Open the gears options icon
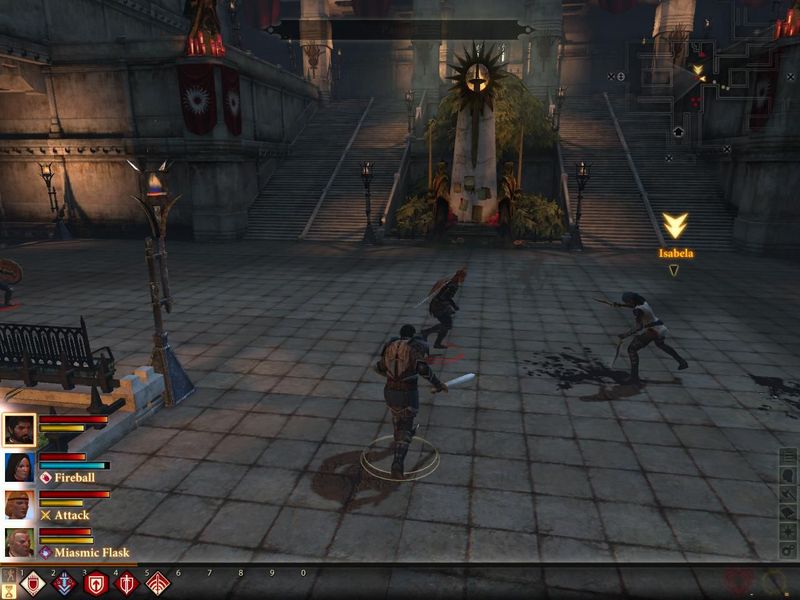 789,551
